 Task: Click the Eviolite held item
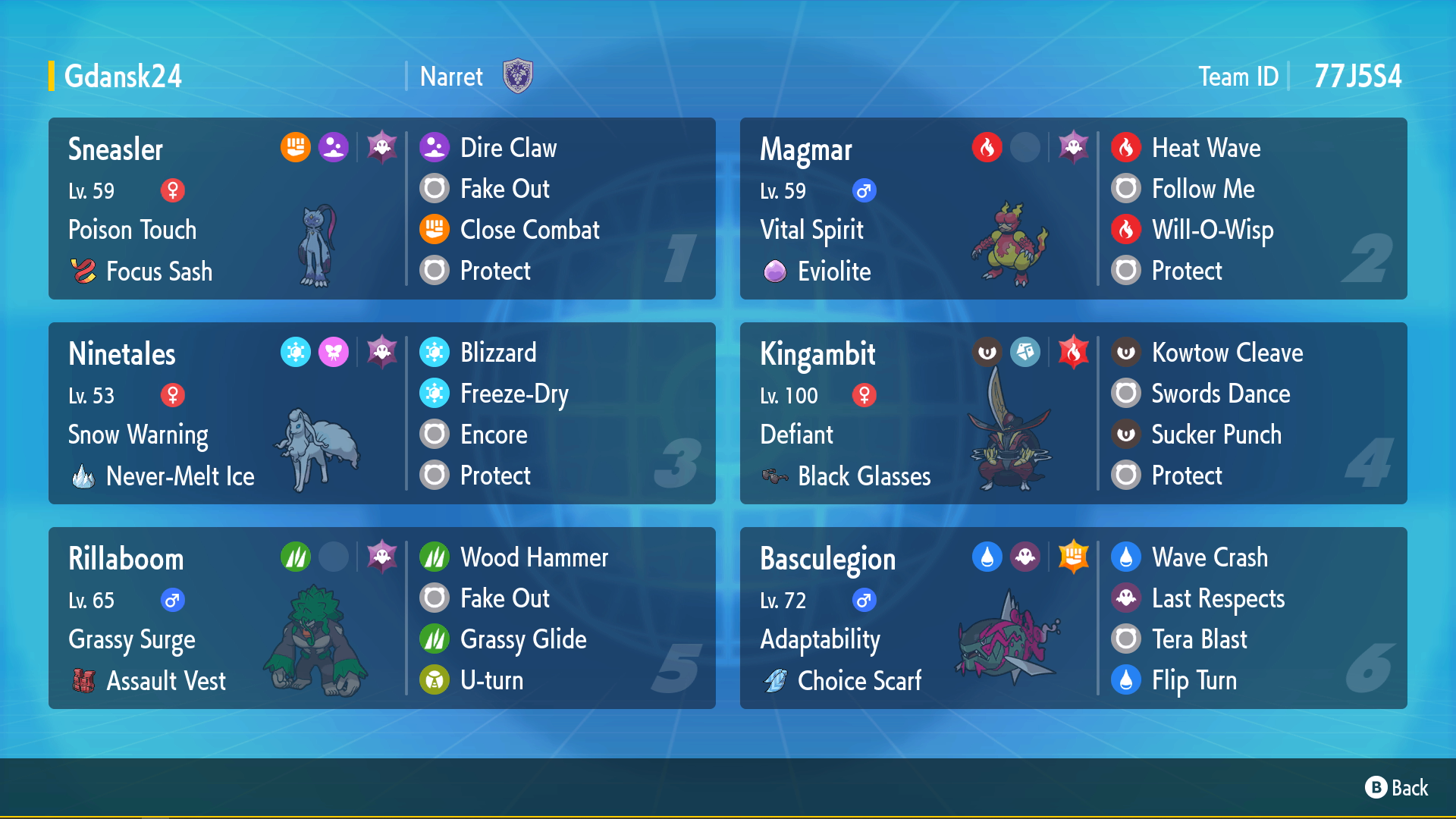coord(833,271)
